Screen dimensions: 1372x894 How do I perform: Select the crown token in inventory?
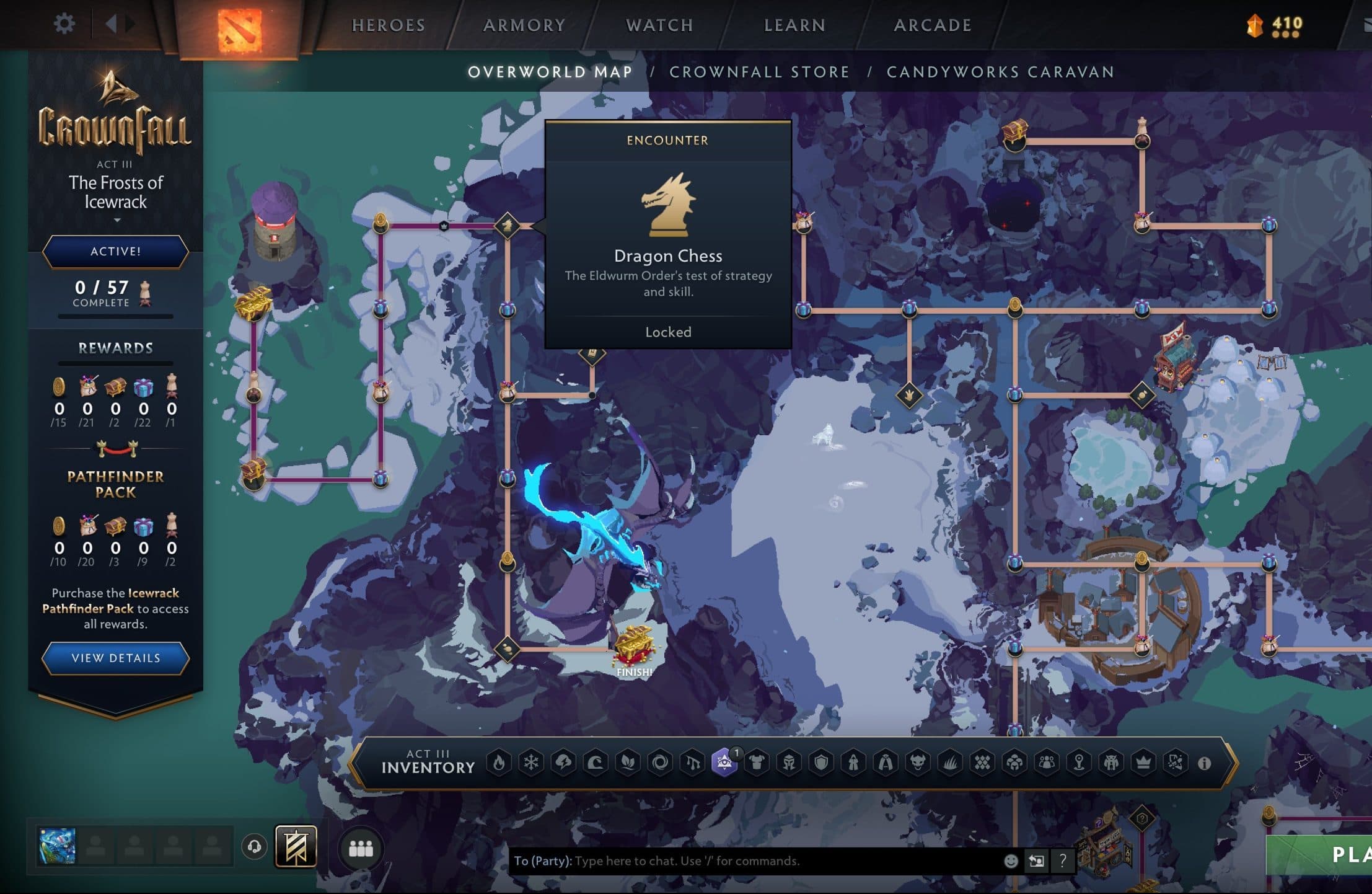(x=1143, y=763)
